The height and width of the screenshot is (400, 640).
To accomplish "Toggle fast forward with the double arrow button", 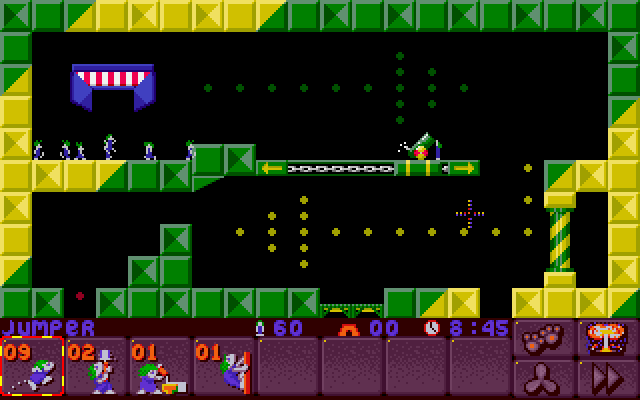I will click(x=604, y=379).
